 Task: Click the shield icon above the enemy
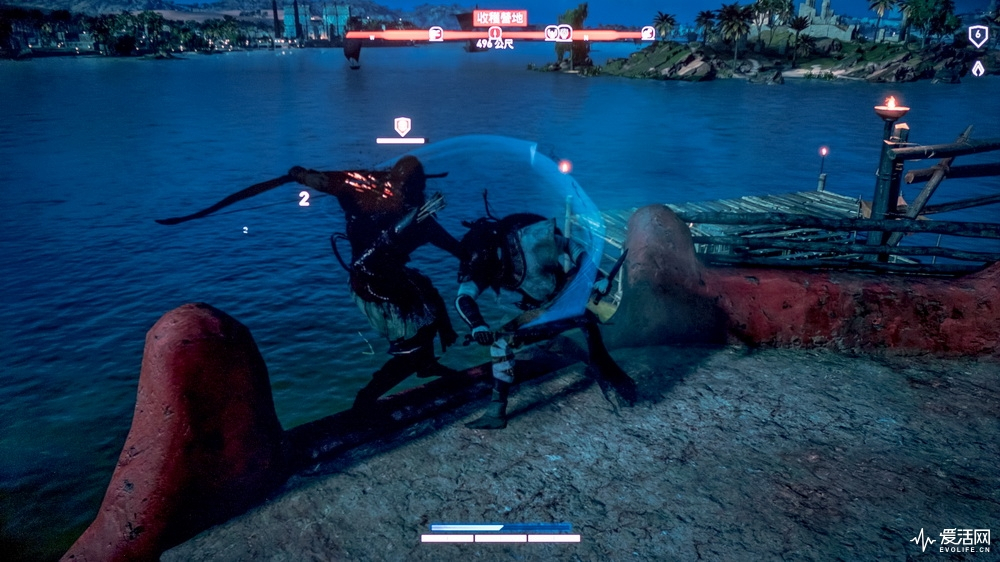pyautogui.click(x=402, y=126)
